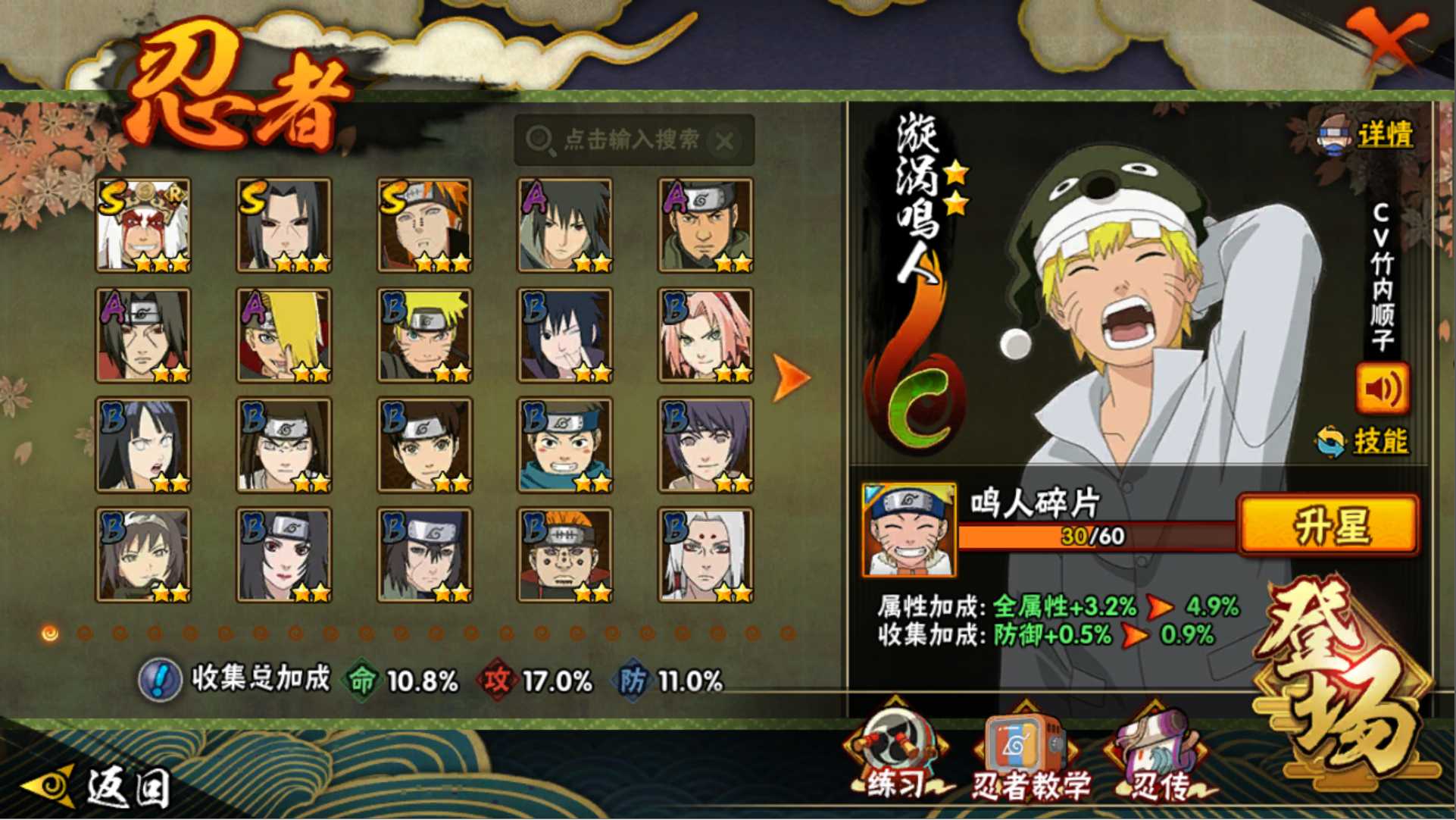1456x820 pixels.
Task: Play the character voice speaker button
Action: click(1381, 389)
